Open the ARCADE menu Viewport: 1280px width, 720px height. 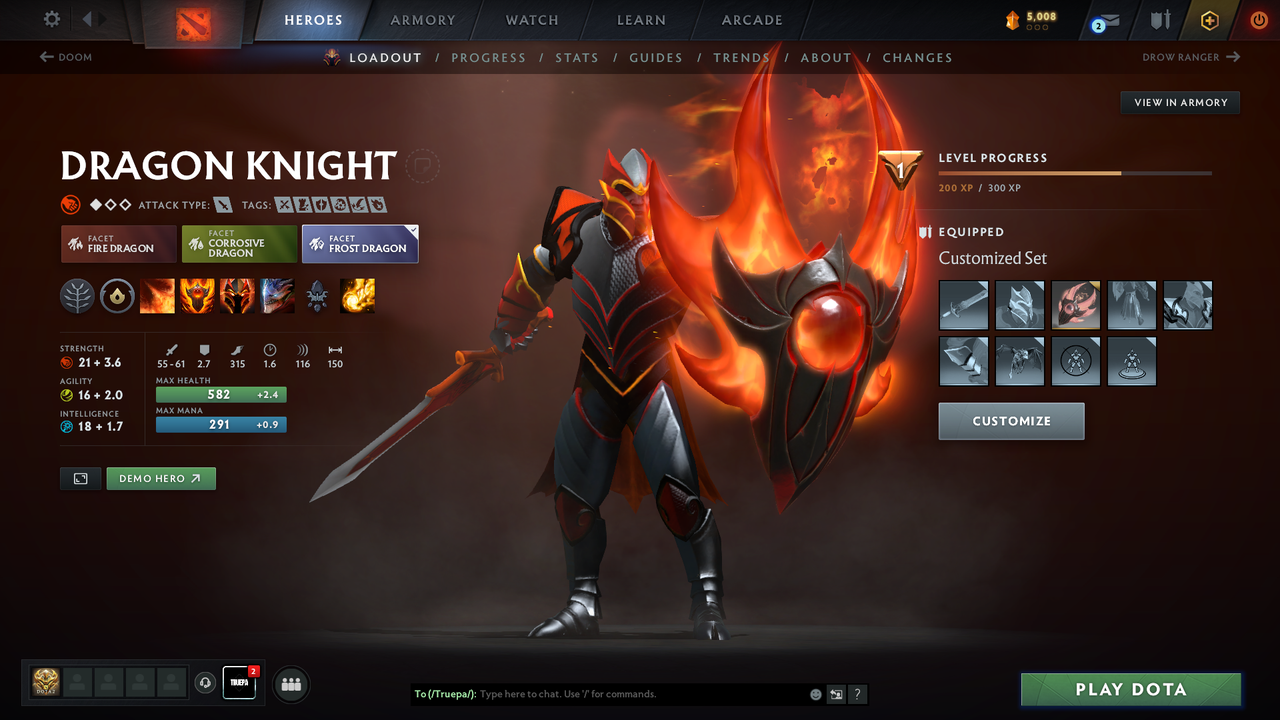click(x=751, y=20)
